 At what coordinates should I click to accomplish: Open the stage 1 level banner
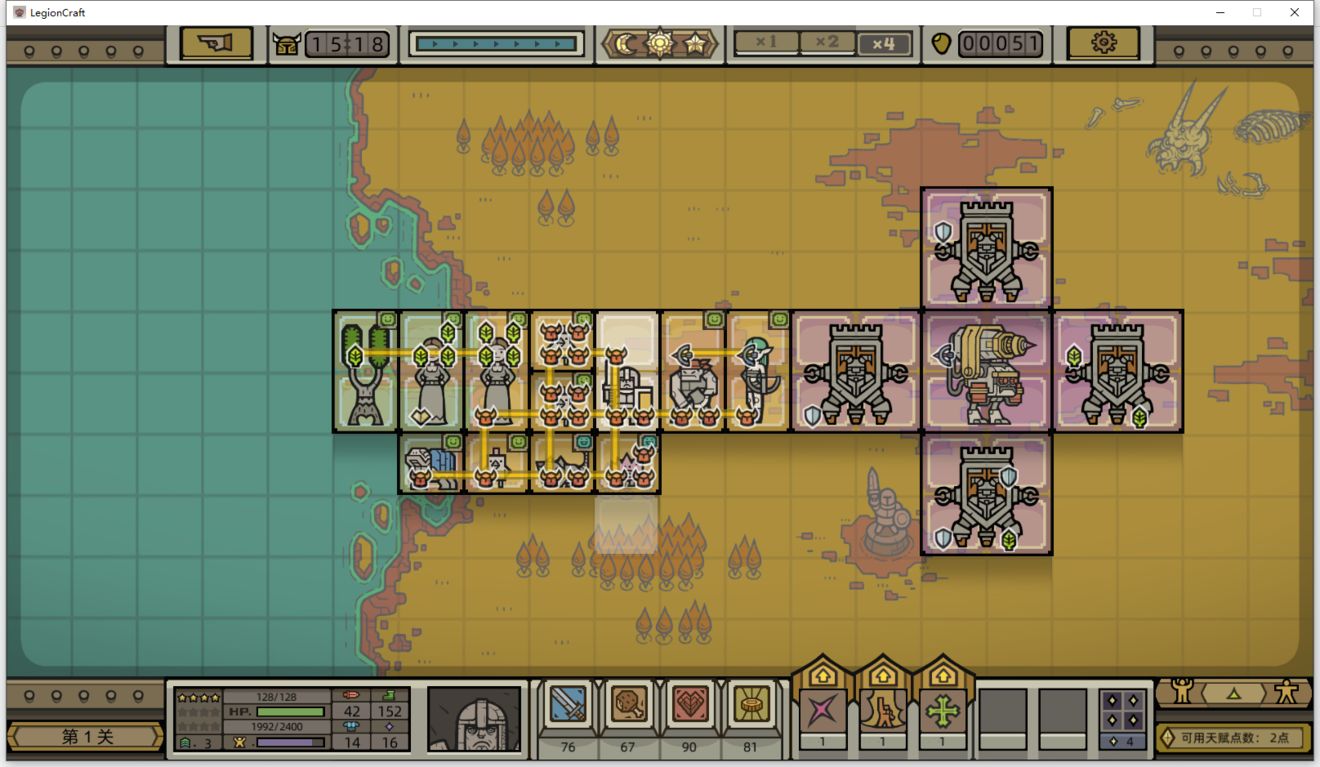(85, 737)
